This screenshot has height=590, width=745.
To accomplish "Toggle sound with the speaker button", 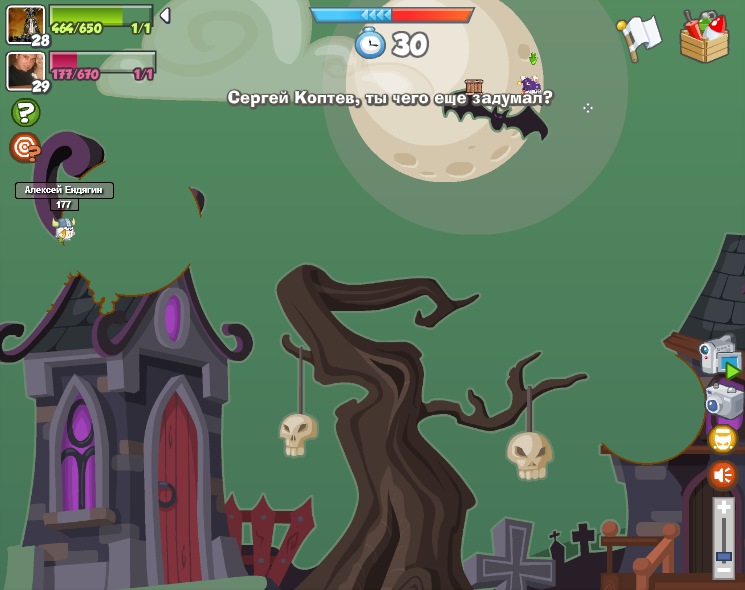I will pyautogui.click(x=722, y=475).
